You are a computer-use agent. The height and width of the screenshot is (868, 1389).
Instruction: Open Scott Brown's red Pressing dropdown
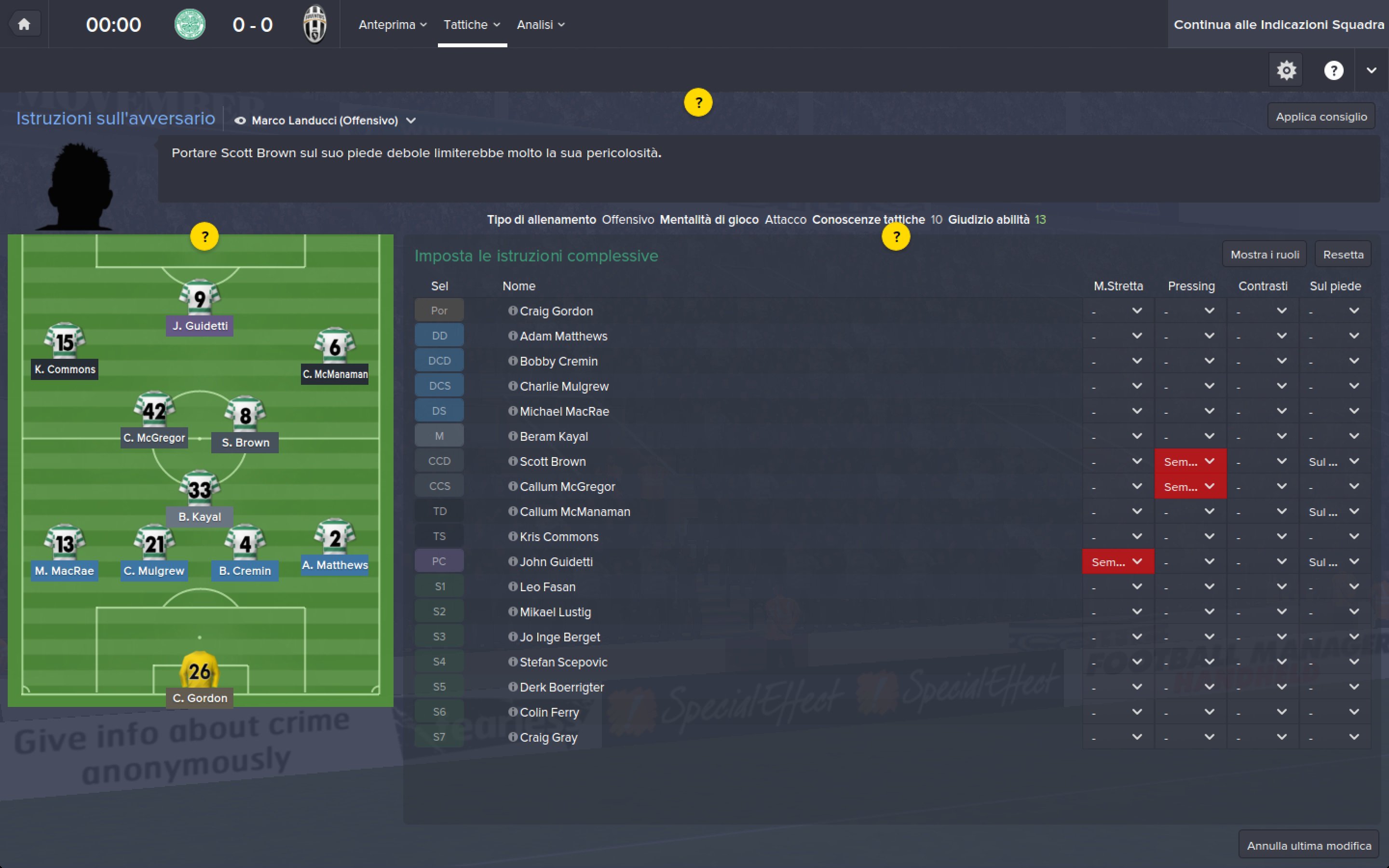pos(1190,461)
